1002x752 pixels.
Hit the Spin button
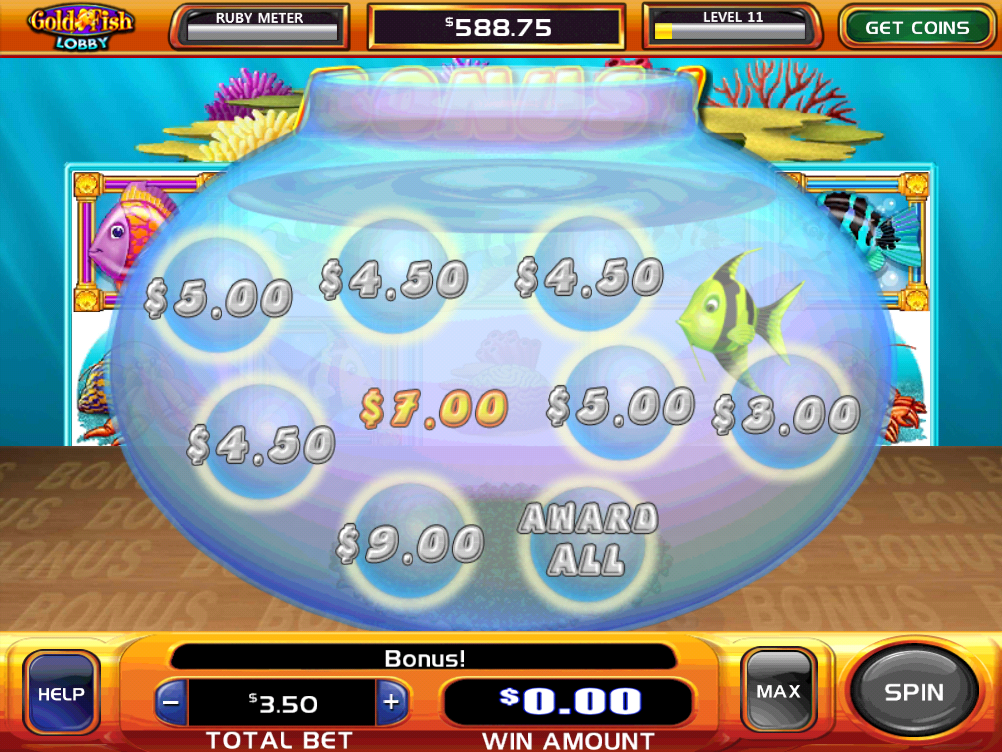tap(913, 692)
